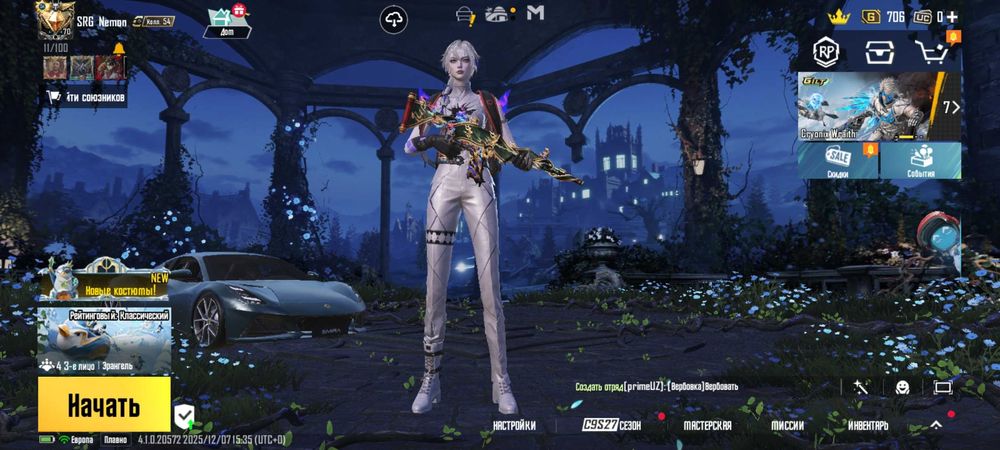Open the Новые костюмы promo banner
The height and width of the screenshot is (450, 1000).
click(104, 281)
